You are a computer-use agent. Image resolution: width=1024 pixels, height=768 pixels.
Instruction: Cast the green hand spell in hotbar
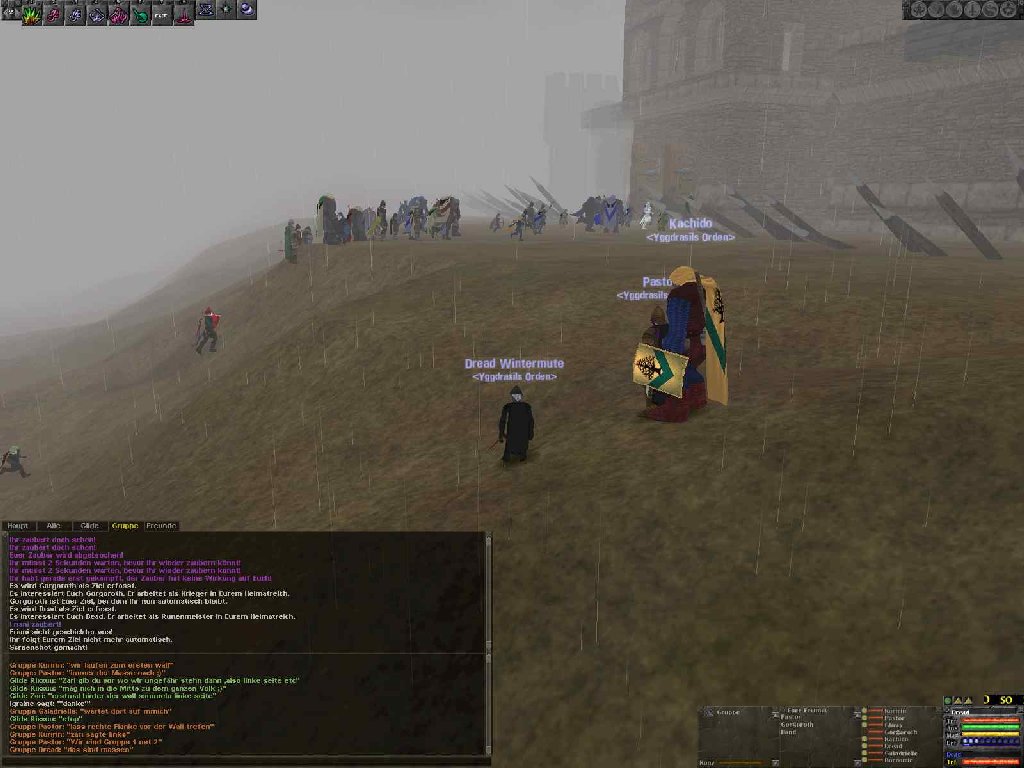click(x=141, y=13)
